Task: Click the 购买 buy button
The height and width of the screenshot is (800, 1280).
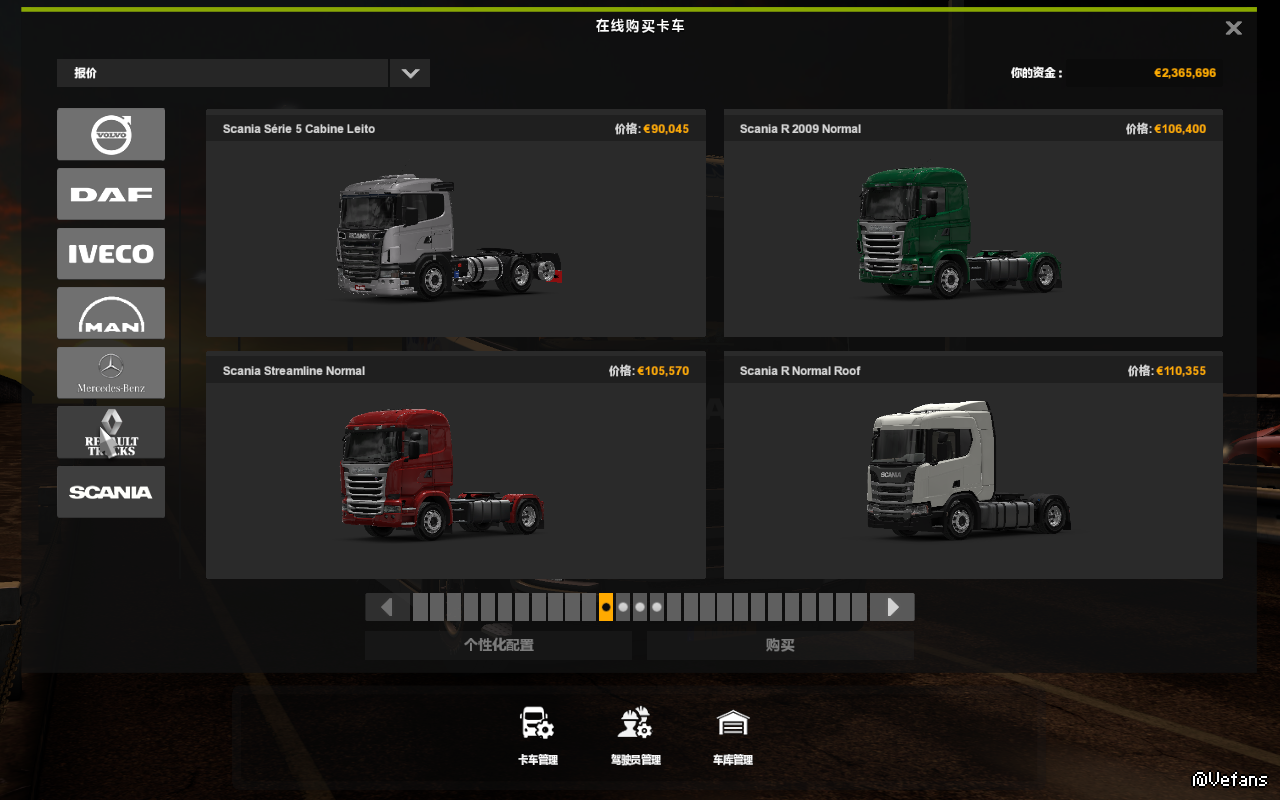Action: pos(780,646)
